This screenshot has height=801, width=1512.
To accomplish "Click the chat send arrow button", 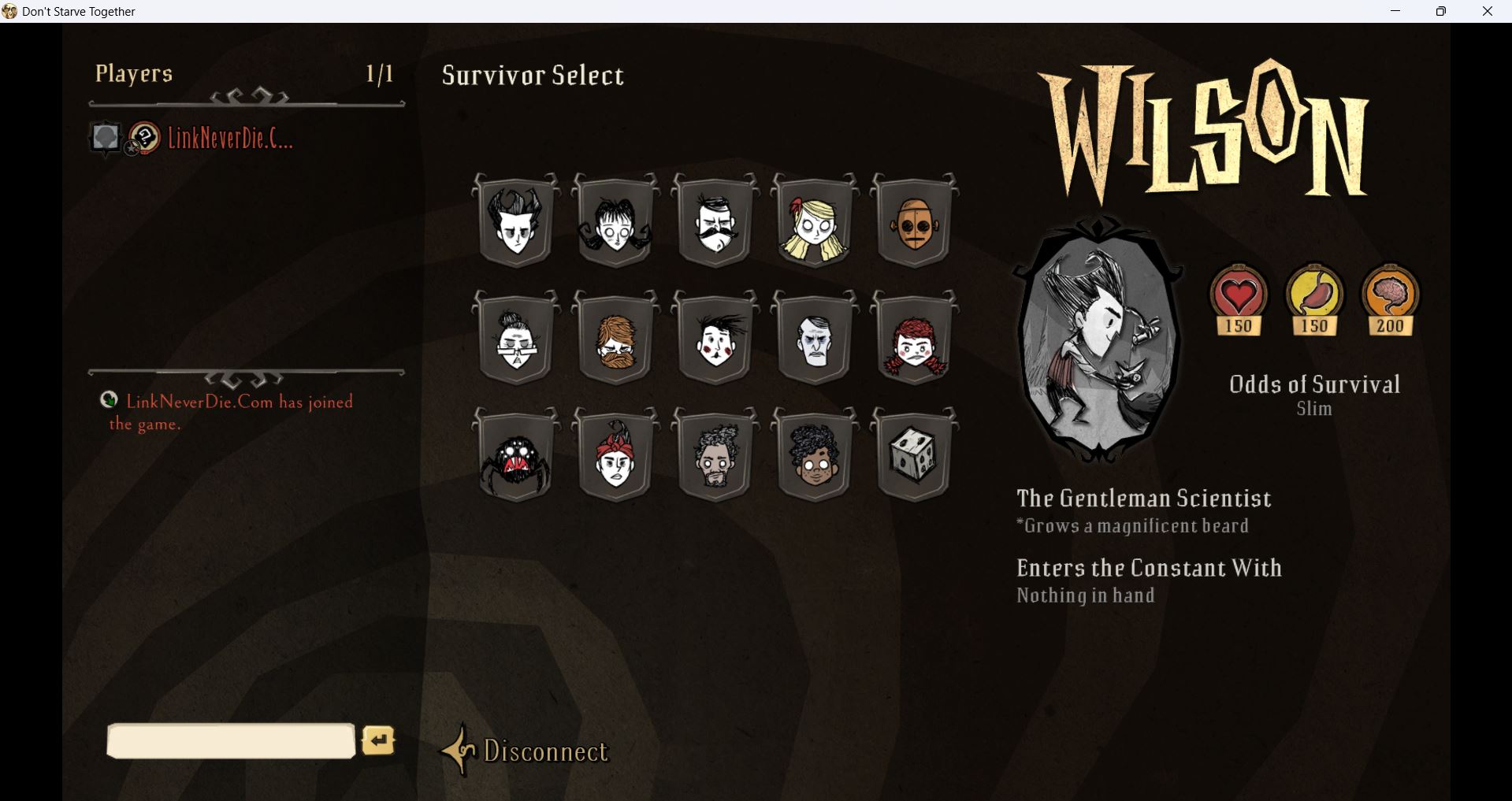I will point(378,740).
